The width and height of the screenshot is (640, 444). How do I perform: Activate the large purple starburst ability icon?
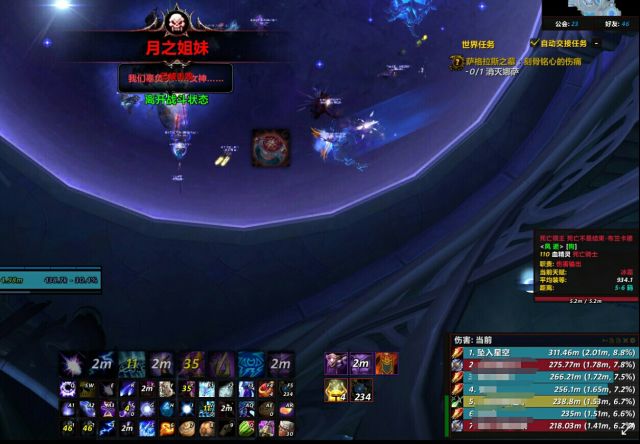pyautogui.click(x=72, y=364)
